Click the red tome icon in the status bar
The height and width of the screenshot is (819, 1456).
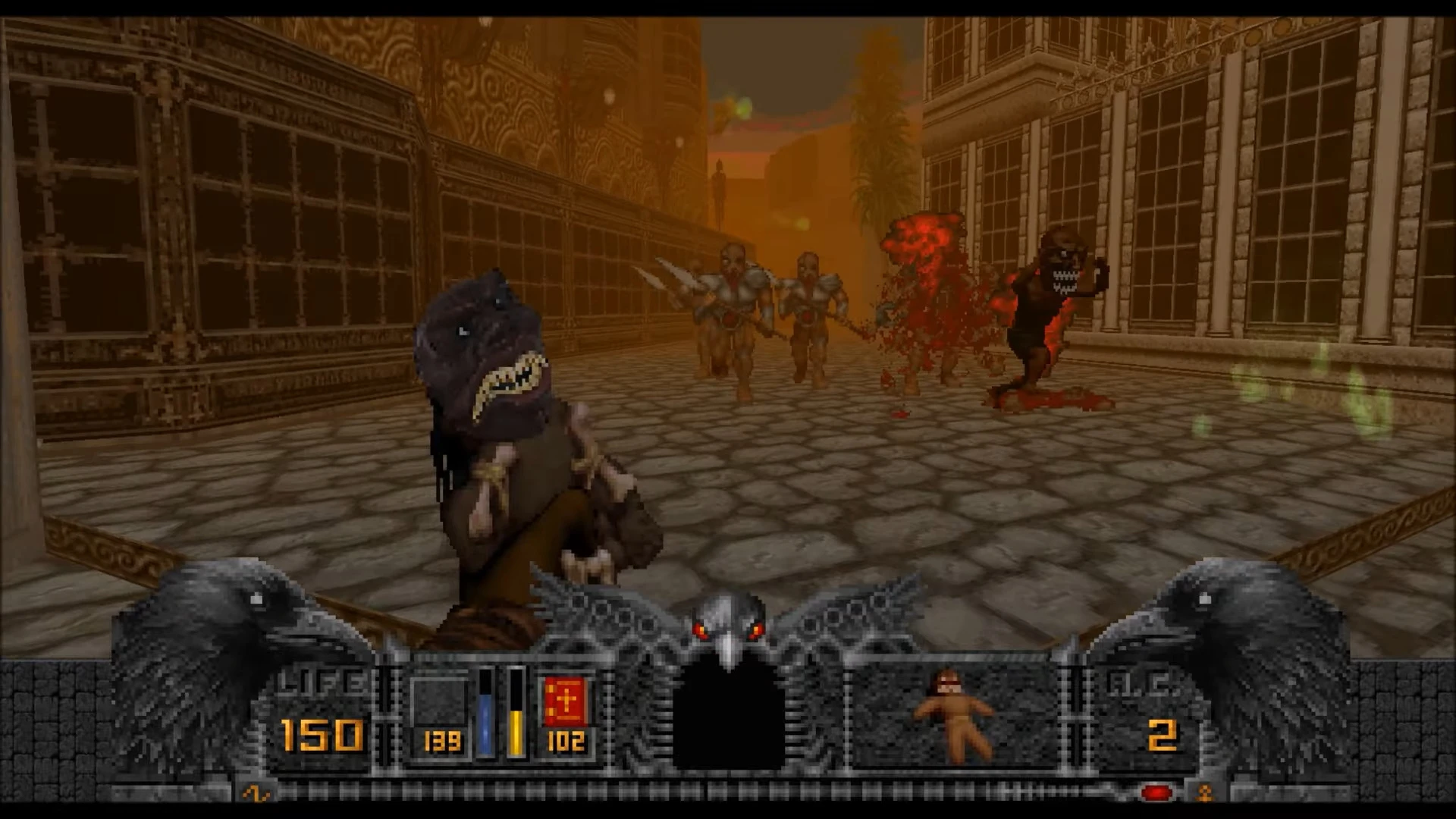click(566, 701)
